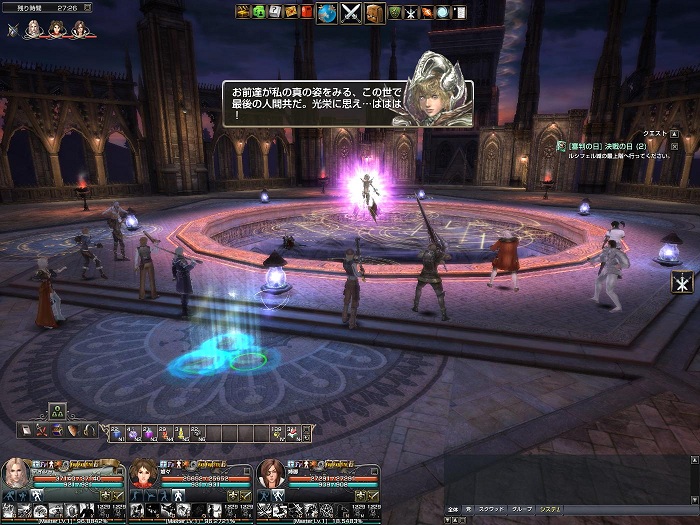Click the crossed swords toolbar icon
700x525 pixels.
(x=351, y=13)
